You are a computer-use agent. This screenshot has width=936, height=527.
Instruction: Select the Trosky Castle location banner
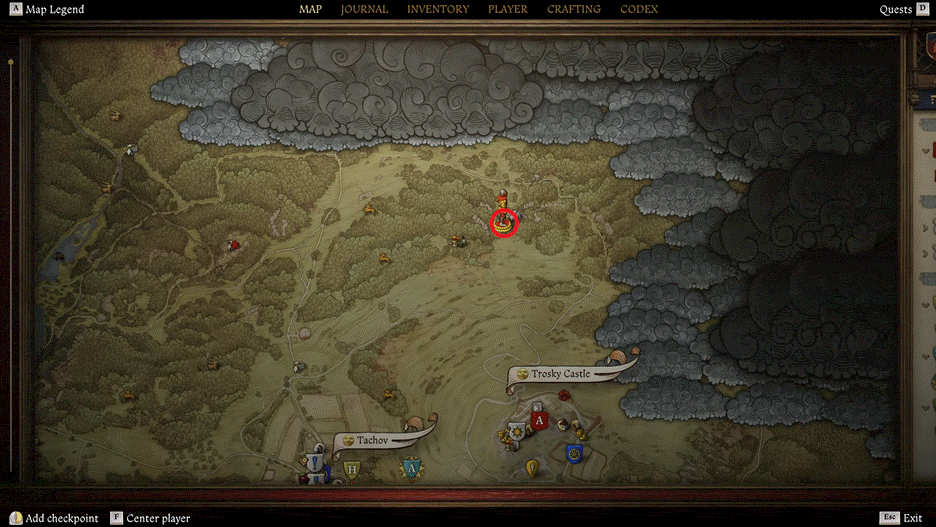(561, 374)
